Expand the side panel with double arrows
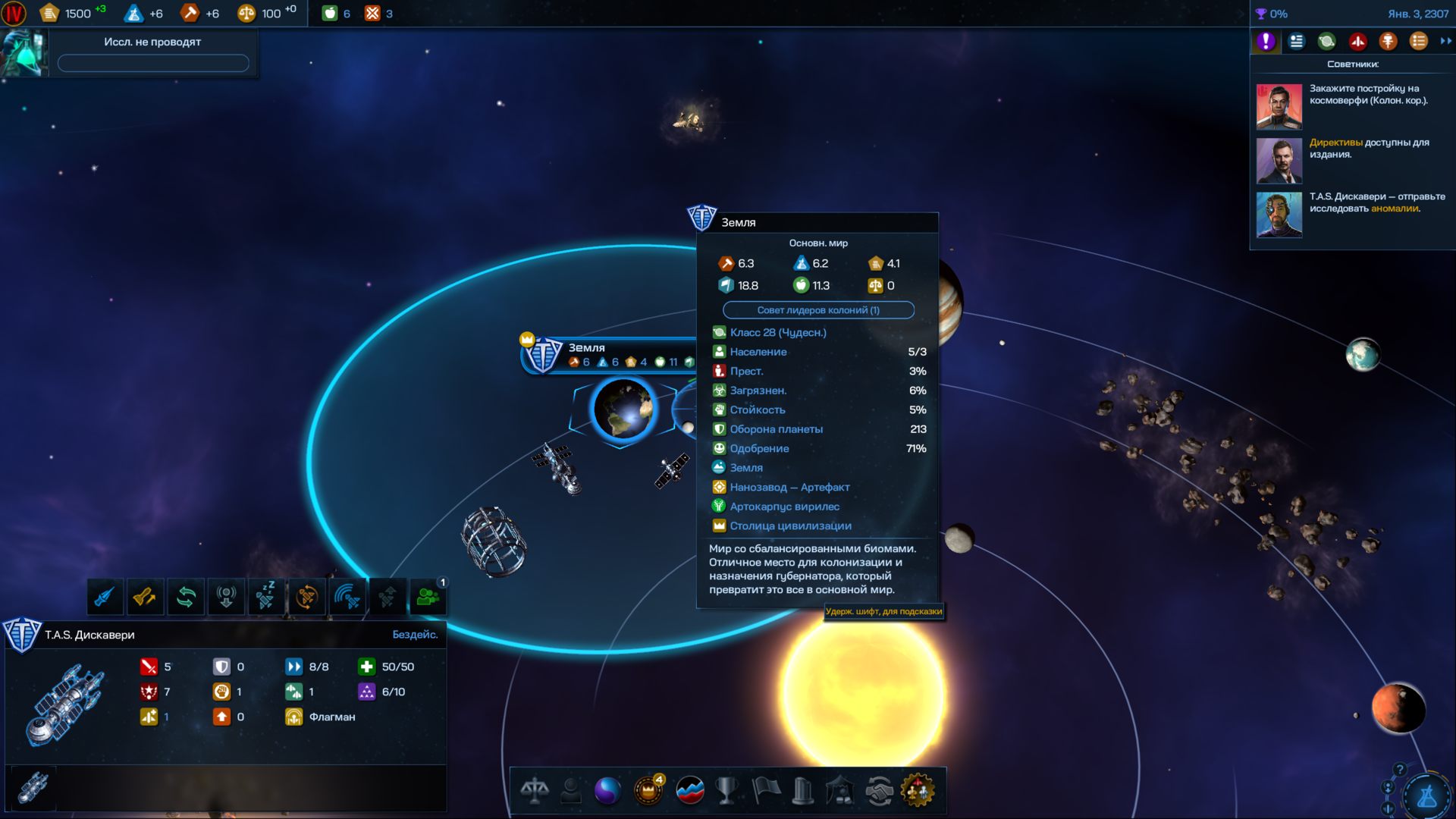 coord(1445,41)
